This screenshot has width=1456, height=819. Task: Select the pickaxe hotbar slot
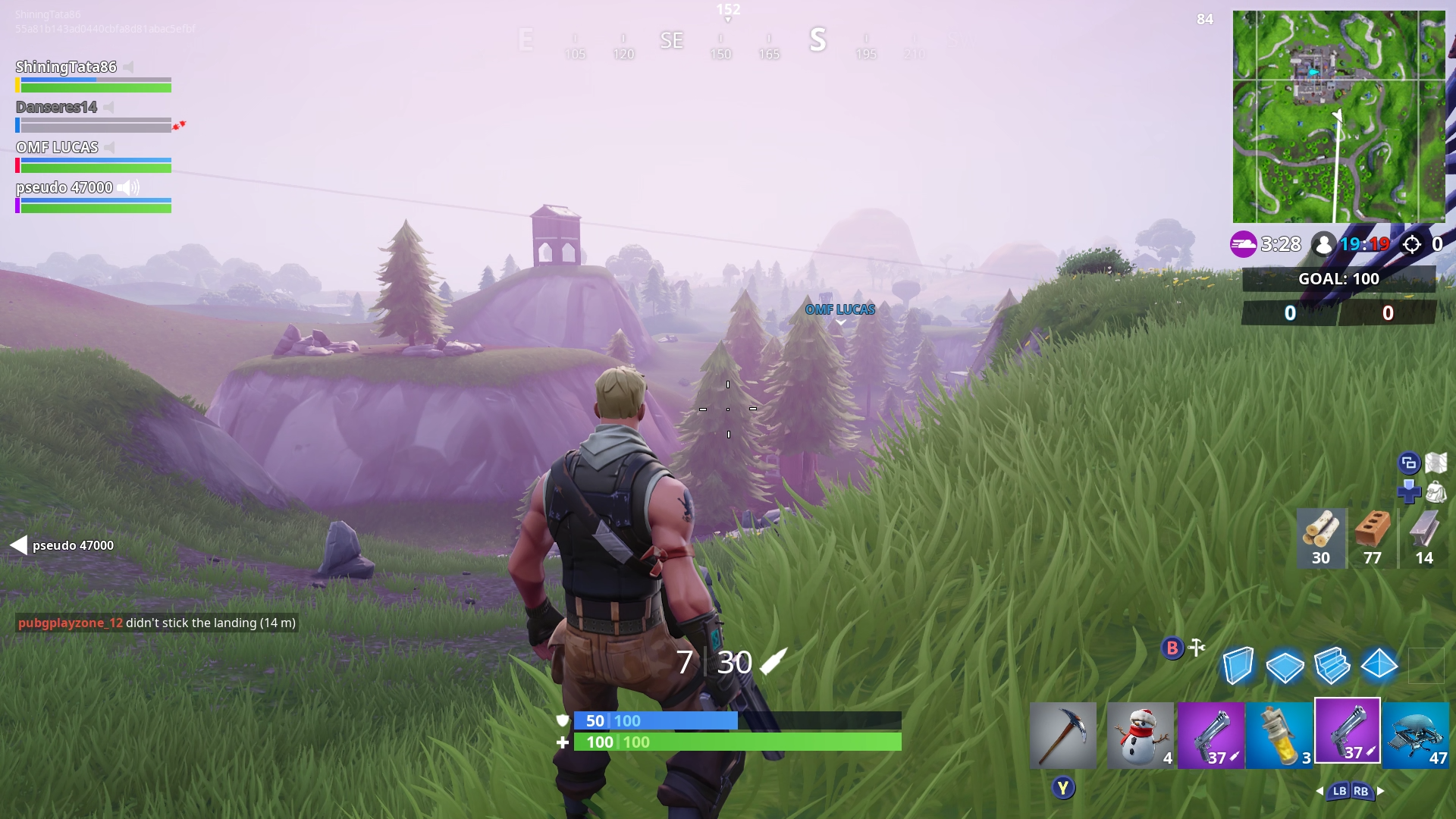(1063, 734)
